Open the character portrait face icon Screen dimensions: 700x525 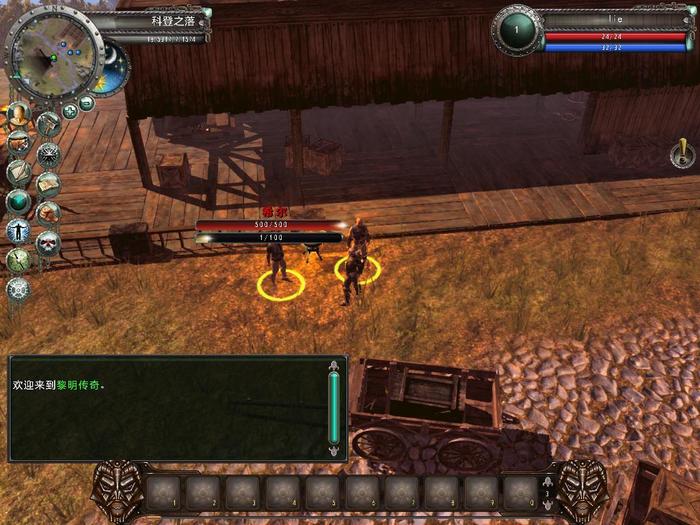17,113
